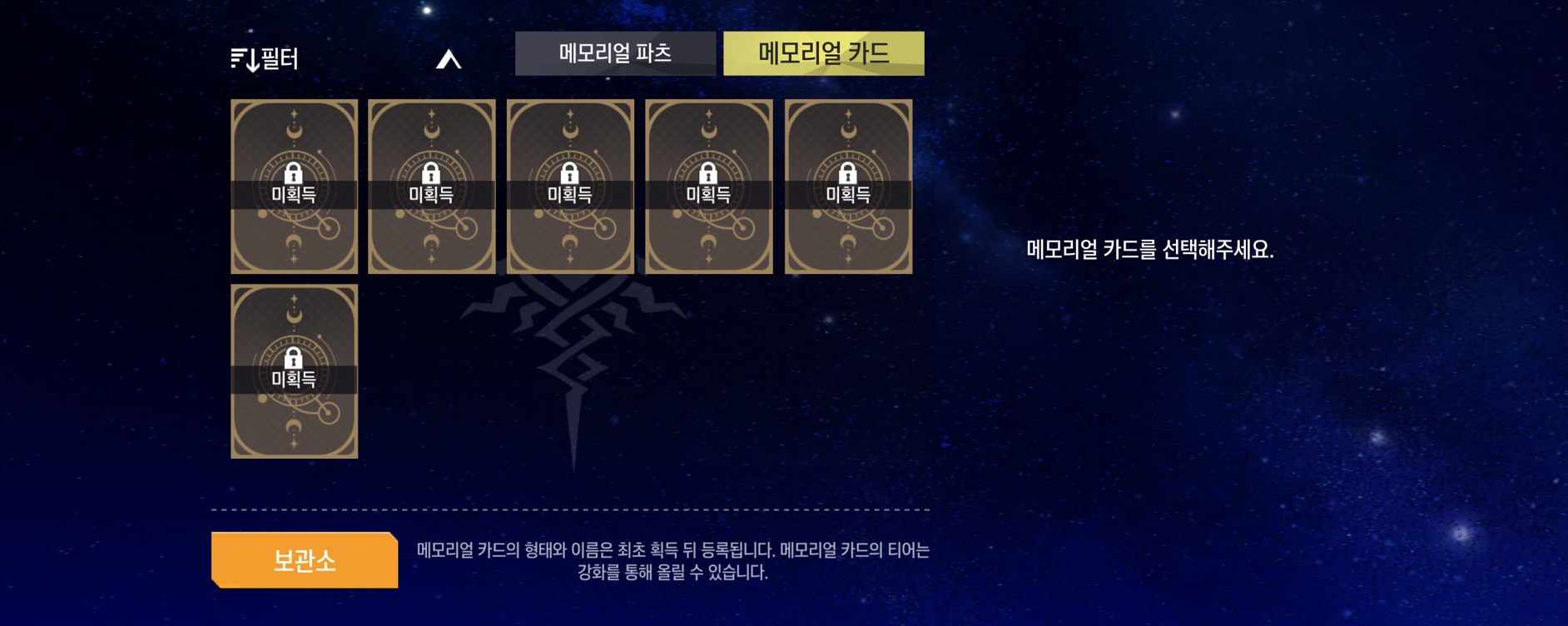This screenshot has width=1568, height=626.
Task: Open the 보관소 storage button
Action: [x=305, y=560]
